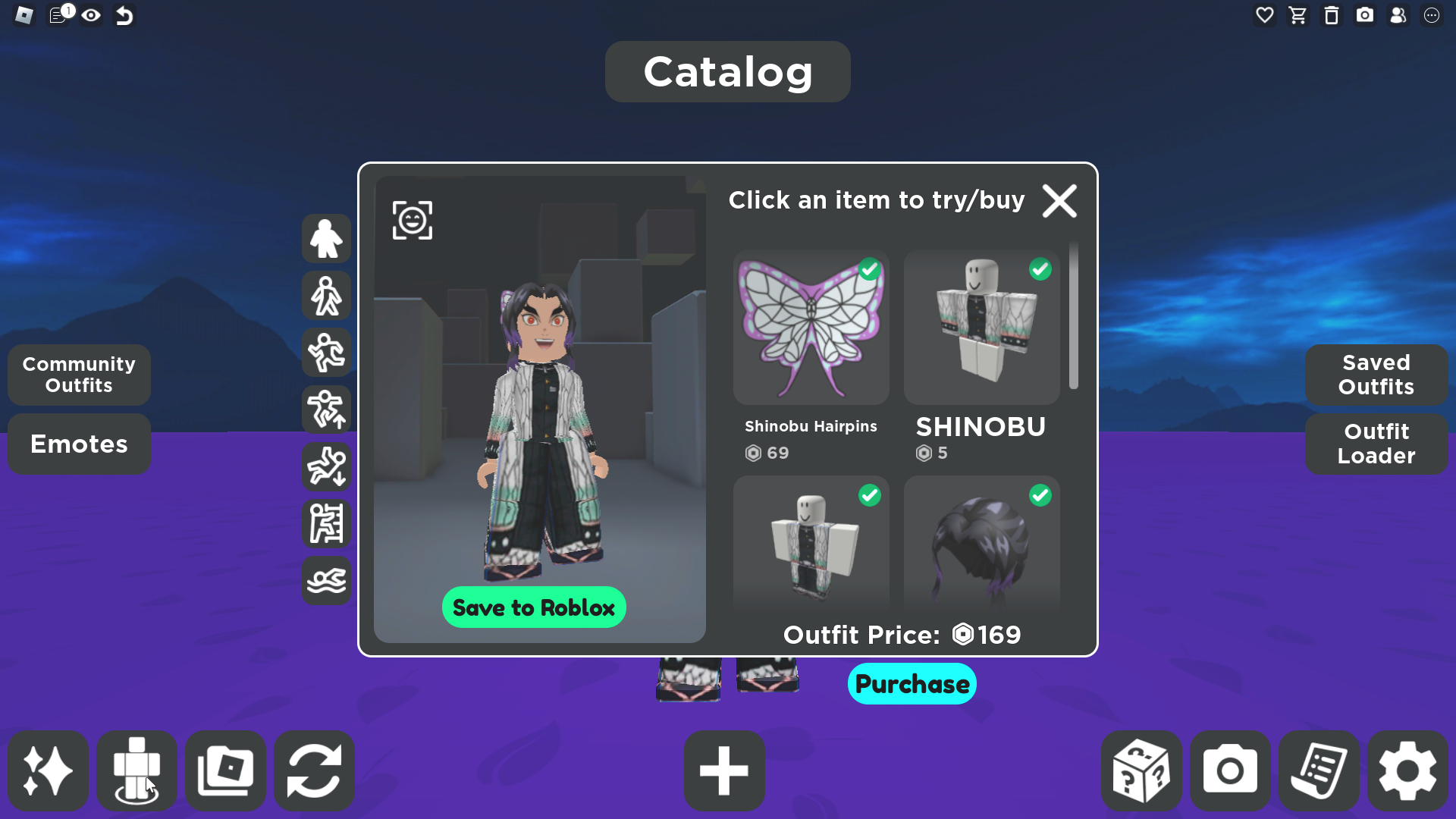
Task: Click the large plus button
Action: coord(724,771)
